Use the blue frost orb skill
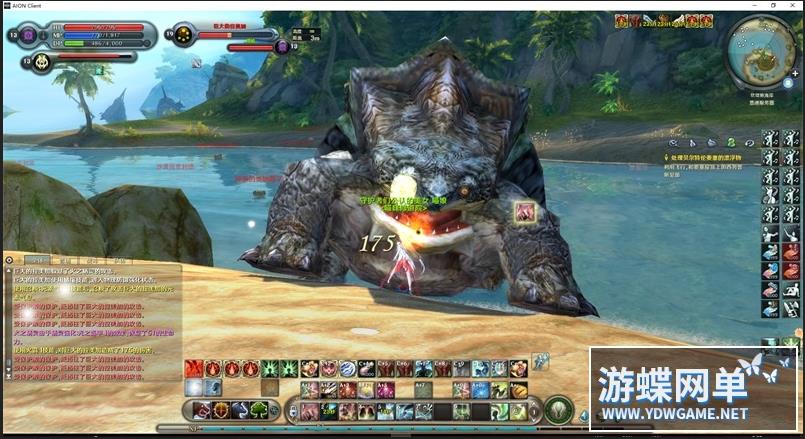 tap(194, 387)
